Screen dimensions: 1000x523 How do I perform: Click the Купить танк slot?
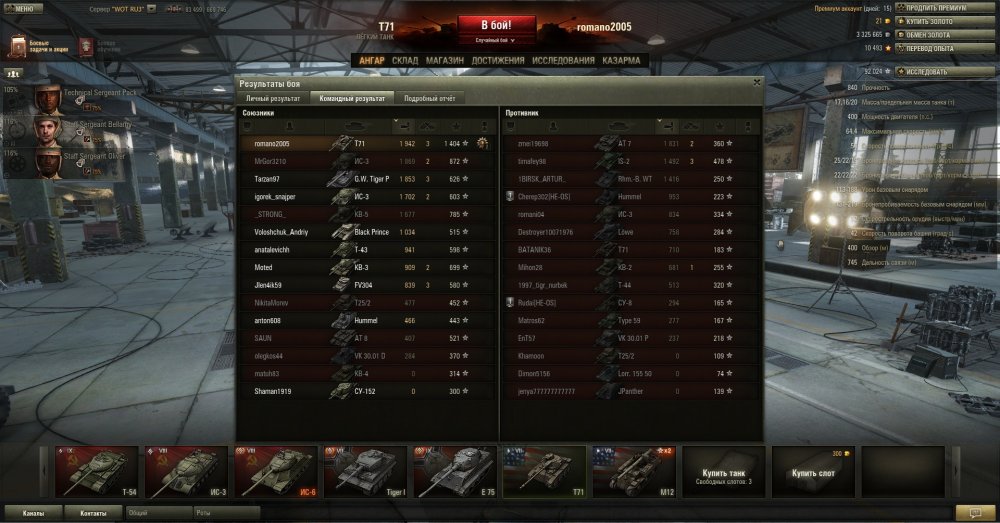[723, 473]
